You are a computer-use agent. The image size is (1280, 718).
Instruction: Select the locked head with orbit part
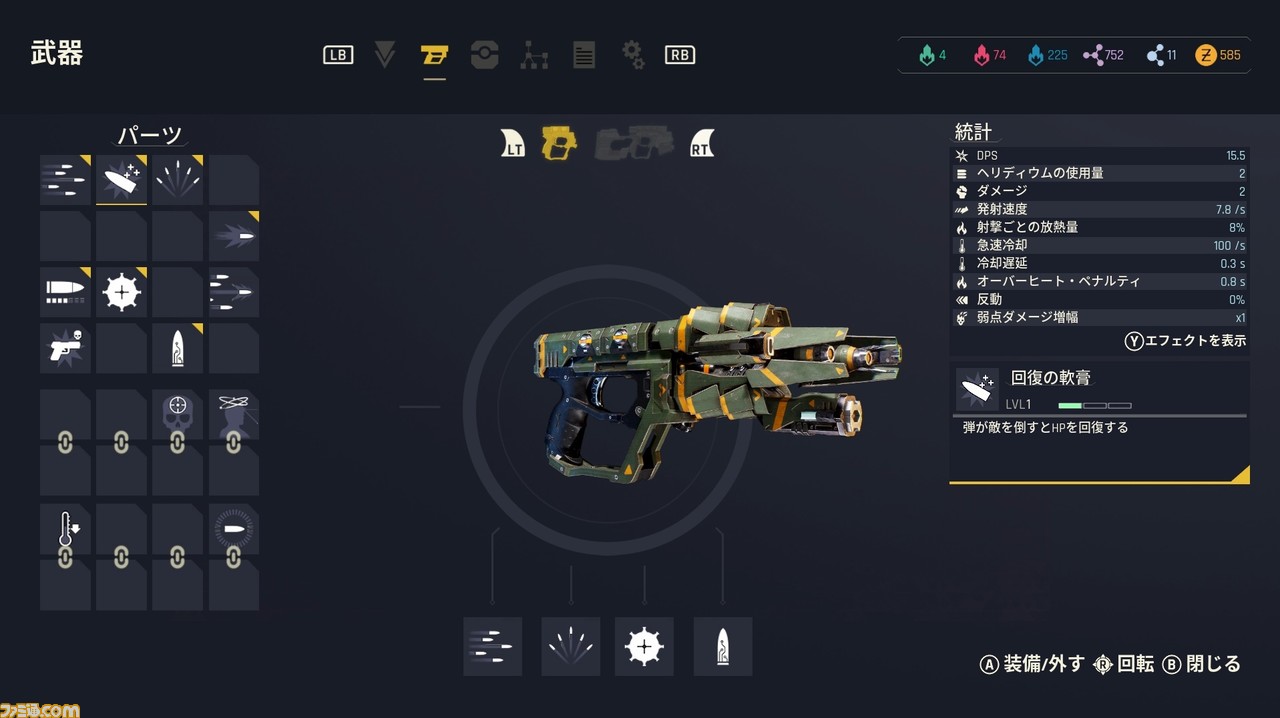click(234, 414)
